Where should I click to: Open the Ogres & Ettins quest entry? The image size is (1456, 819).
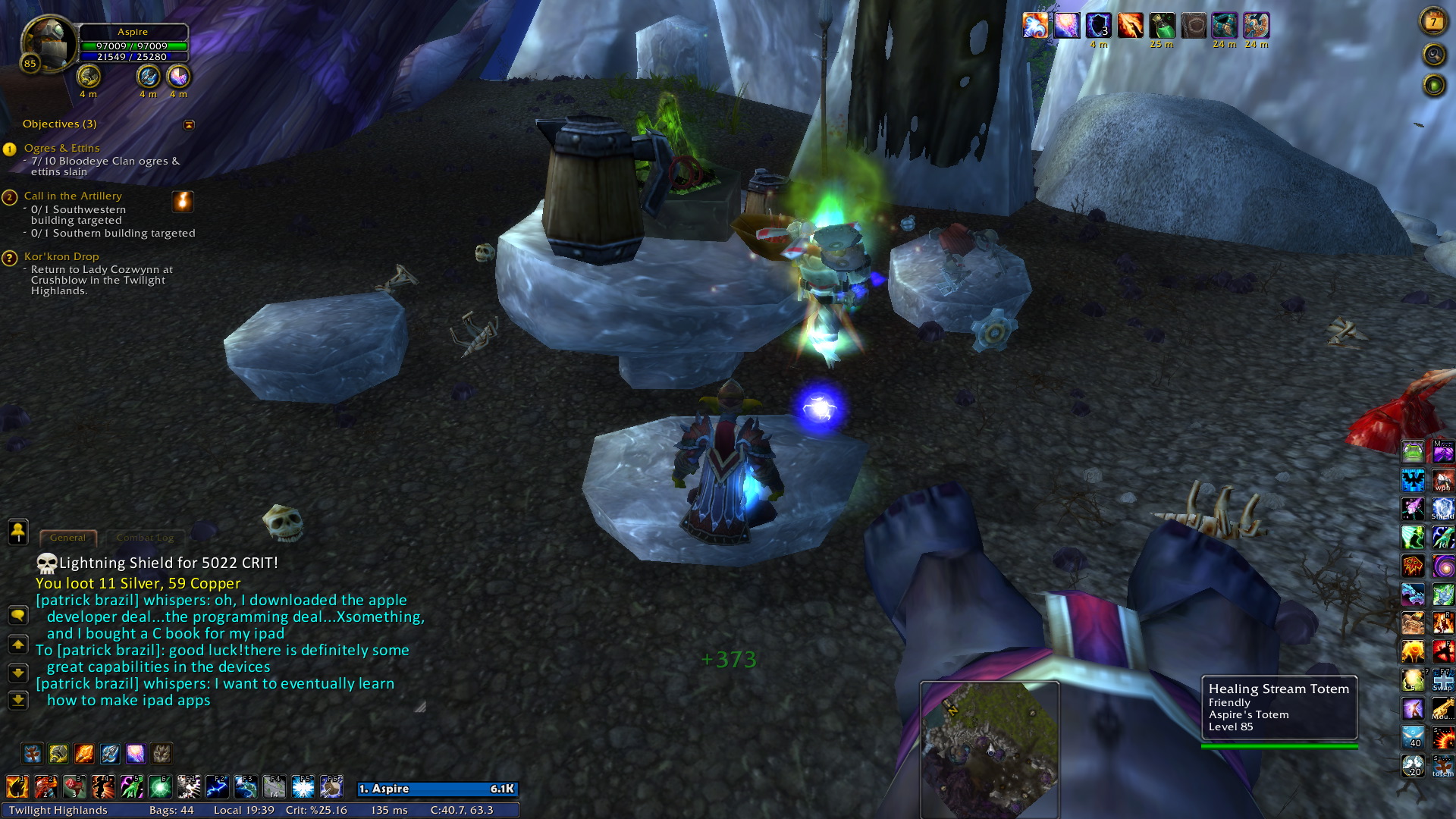click(x=61, y=148)
